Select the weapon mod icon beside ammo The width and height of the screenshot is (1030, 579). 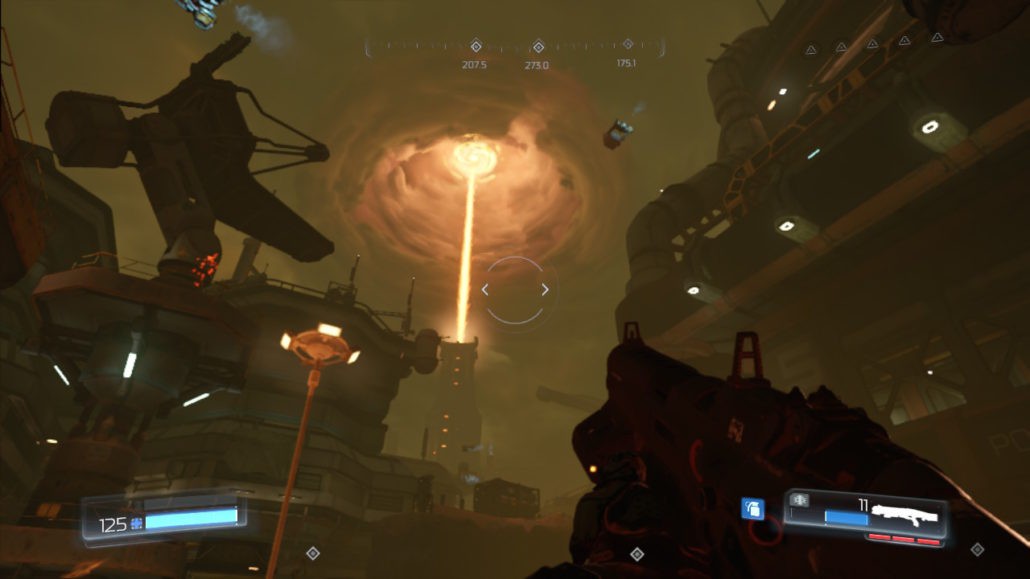coord(800,499)
